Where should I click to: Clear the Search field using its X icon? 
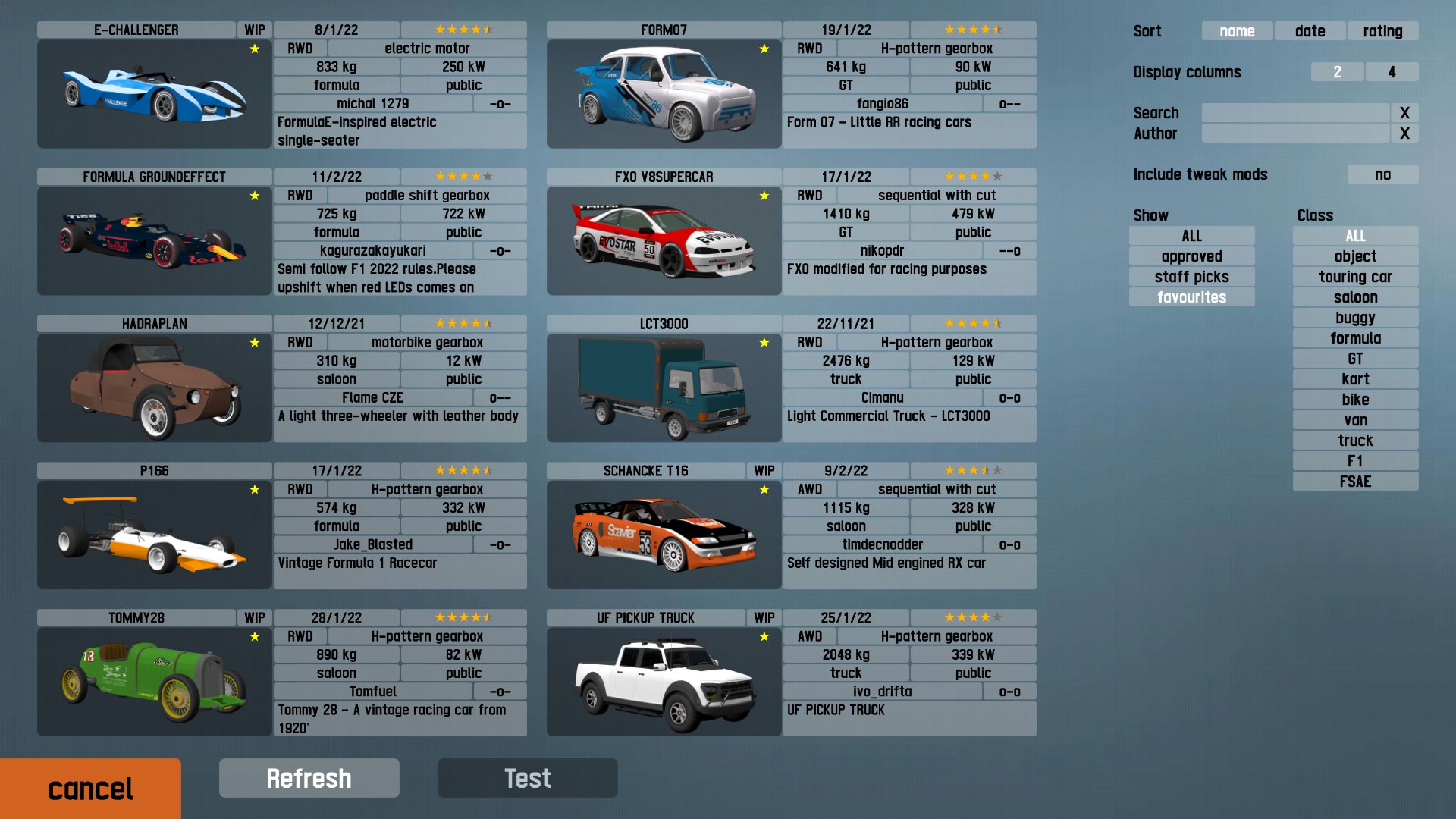1407,113
